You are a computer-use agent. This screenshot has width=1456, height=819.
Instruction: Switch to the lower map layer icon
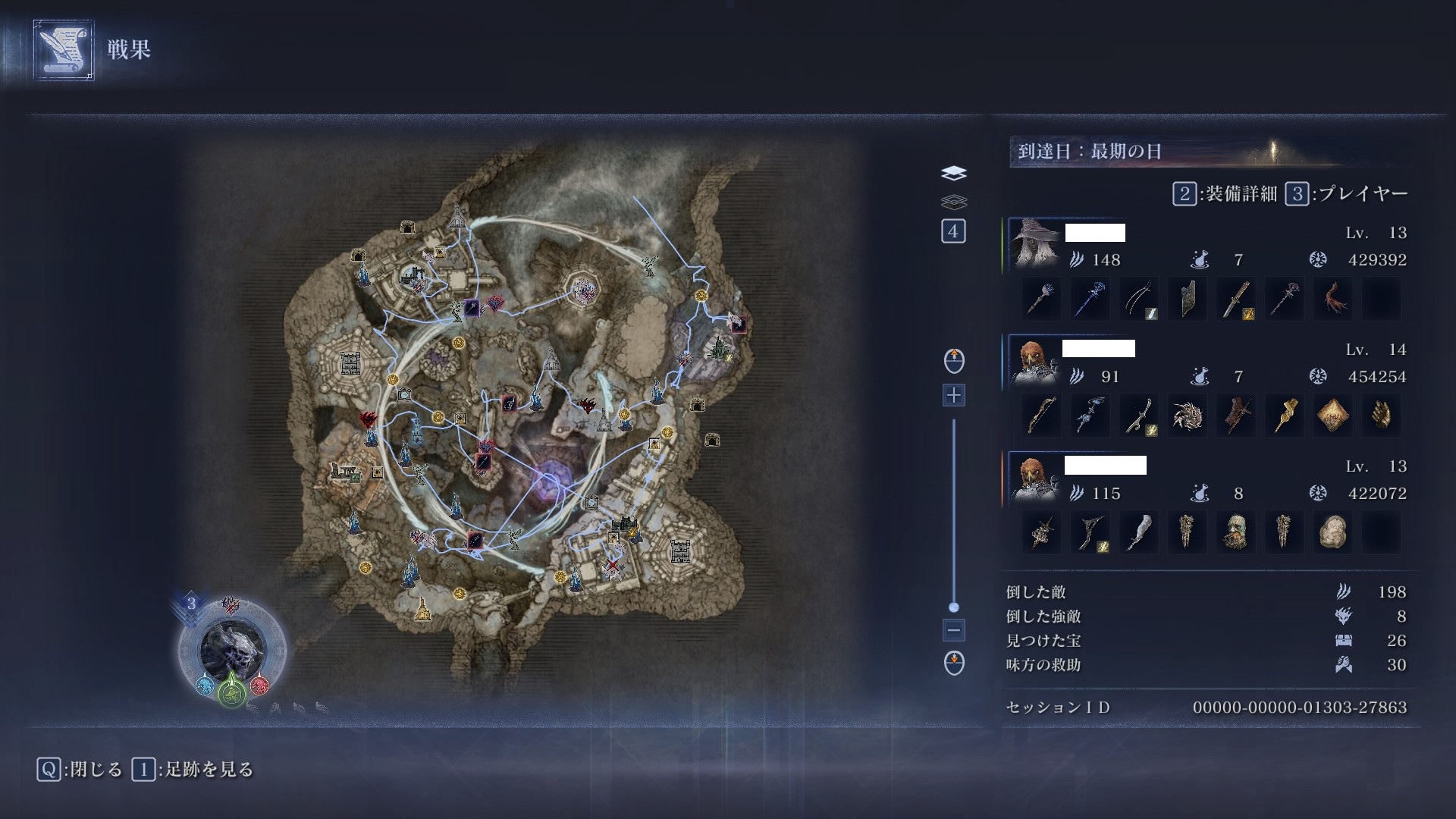(954, 202)
